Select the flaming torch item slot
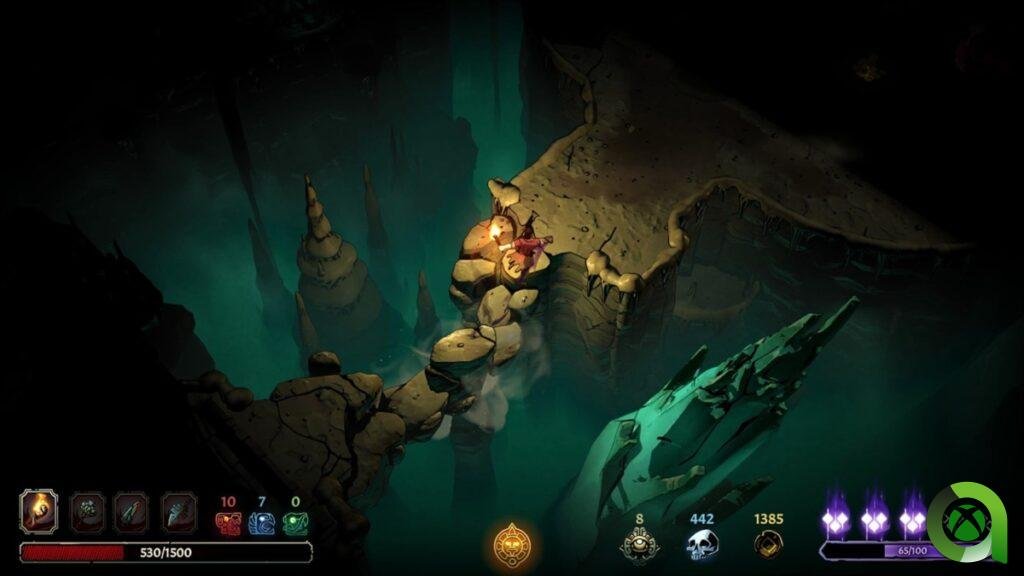 click(x=39, y=512)
